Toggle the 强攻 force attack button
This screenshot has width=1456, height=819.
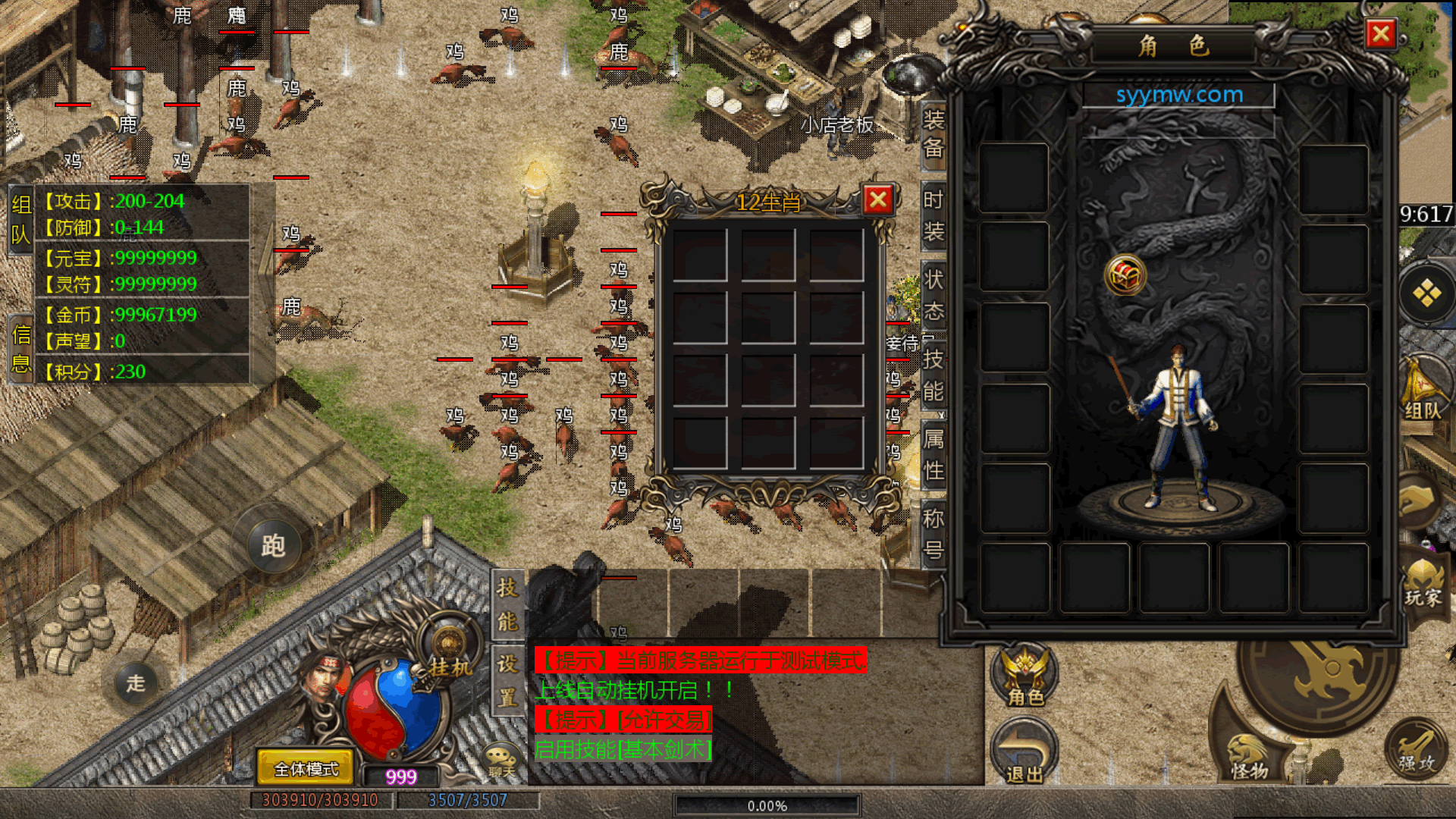point(1417,750)
